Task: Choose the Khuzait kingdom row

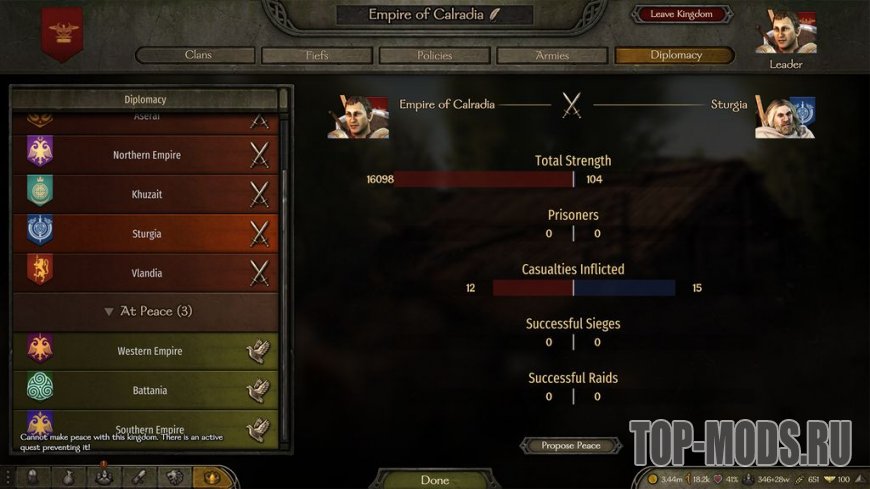Action: [146, 194]
